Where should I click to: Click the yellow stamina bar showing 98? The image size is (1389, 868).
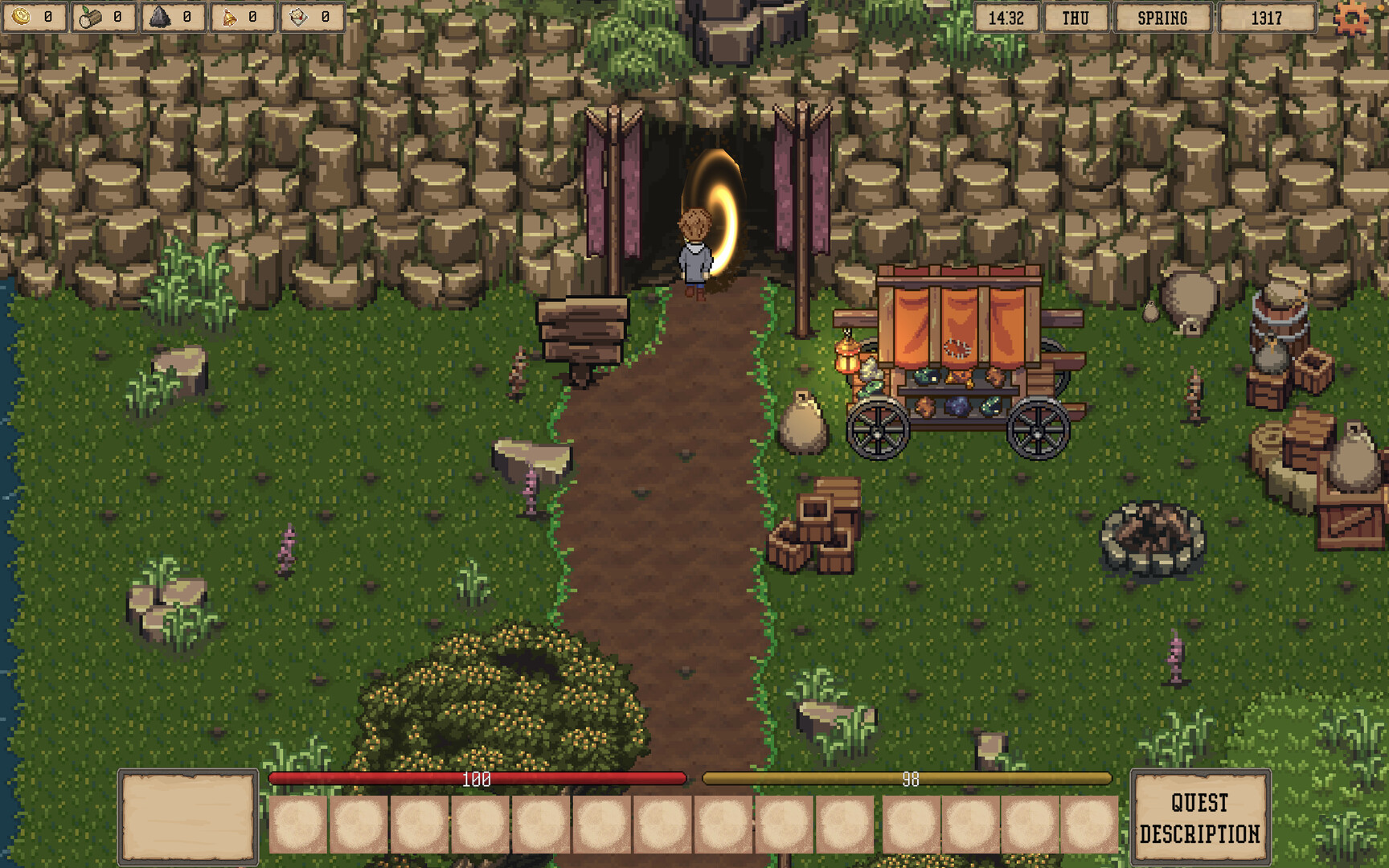pyautogui.click(x=907, y=778)
